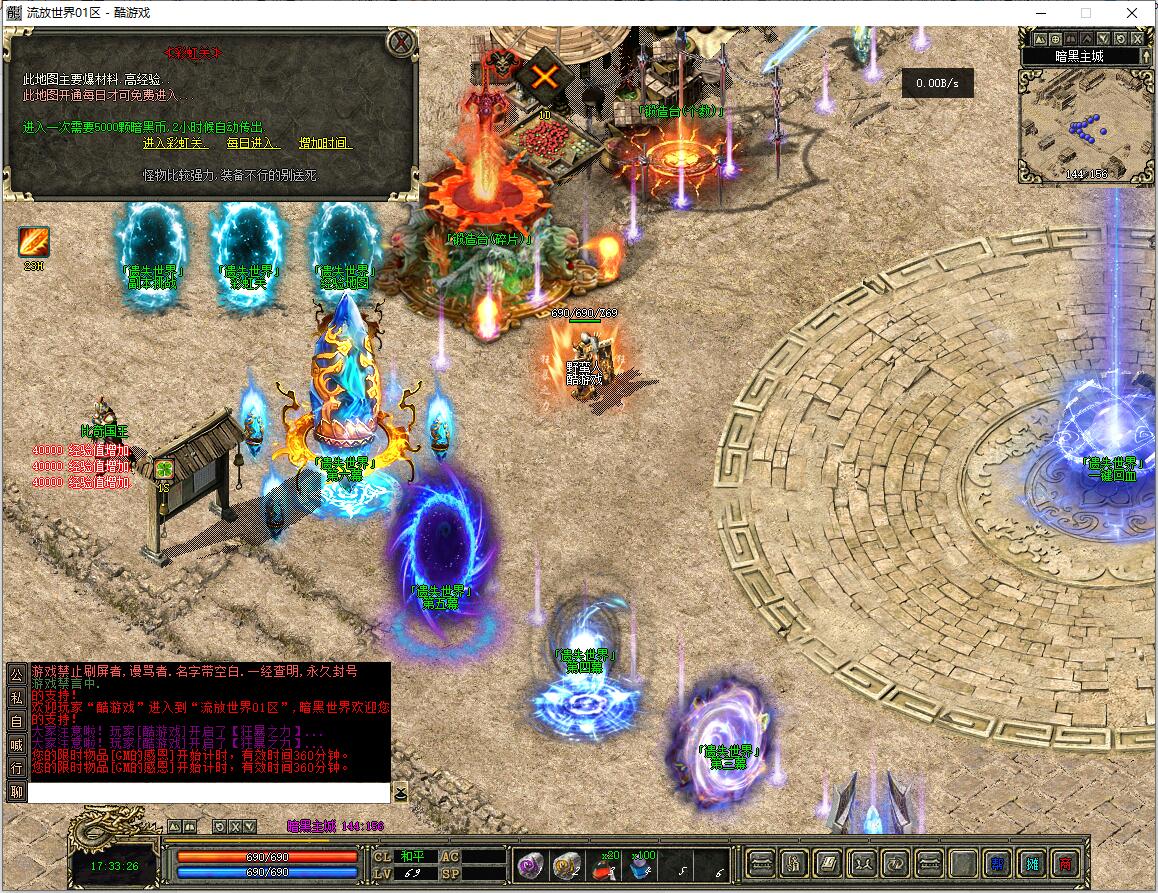Click the chat text input box

pyautogui.click(x=208, y=793)
